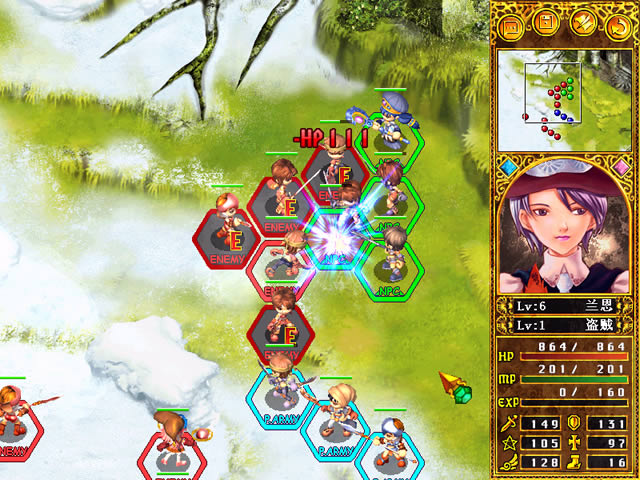Image resolution: width=640 pixels, height=480 pixels.
Task: Select the pink diamond gem beside the portrait
Action: [622, 166]
